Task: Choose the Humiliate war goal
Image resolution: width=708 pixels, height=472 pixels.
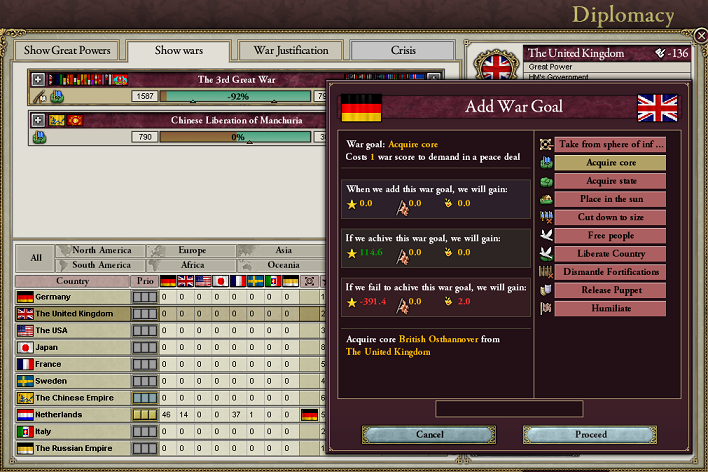Action: coord(610,308)
